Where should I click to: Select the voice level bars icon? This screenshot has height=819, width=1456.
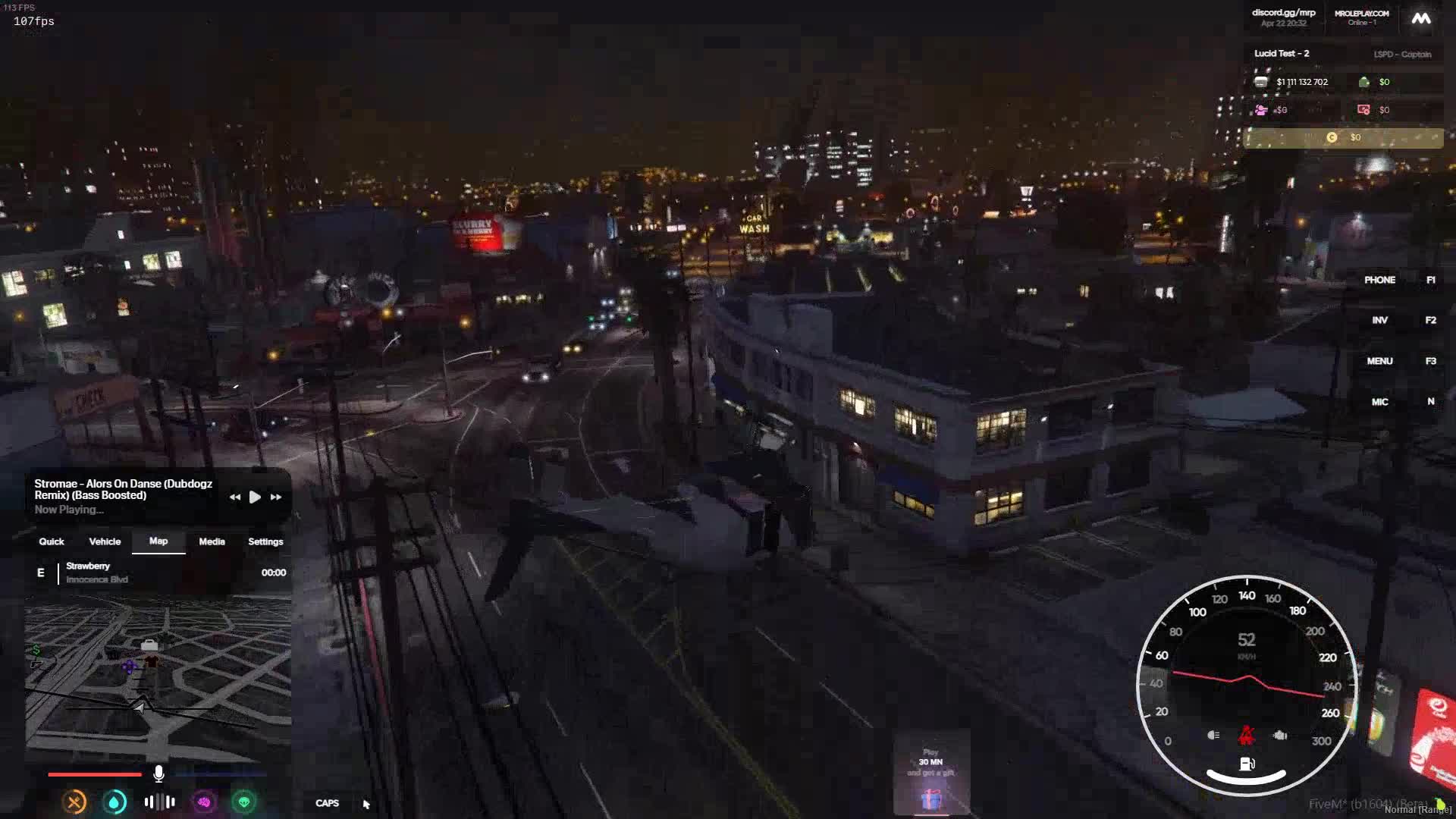[159, 802]
